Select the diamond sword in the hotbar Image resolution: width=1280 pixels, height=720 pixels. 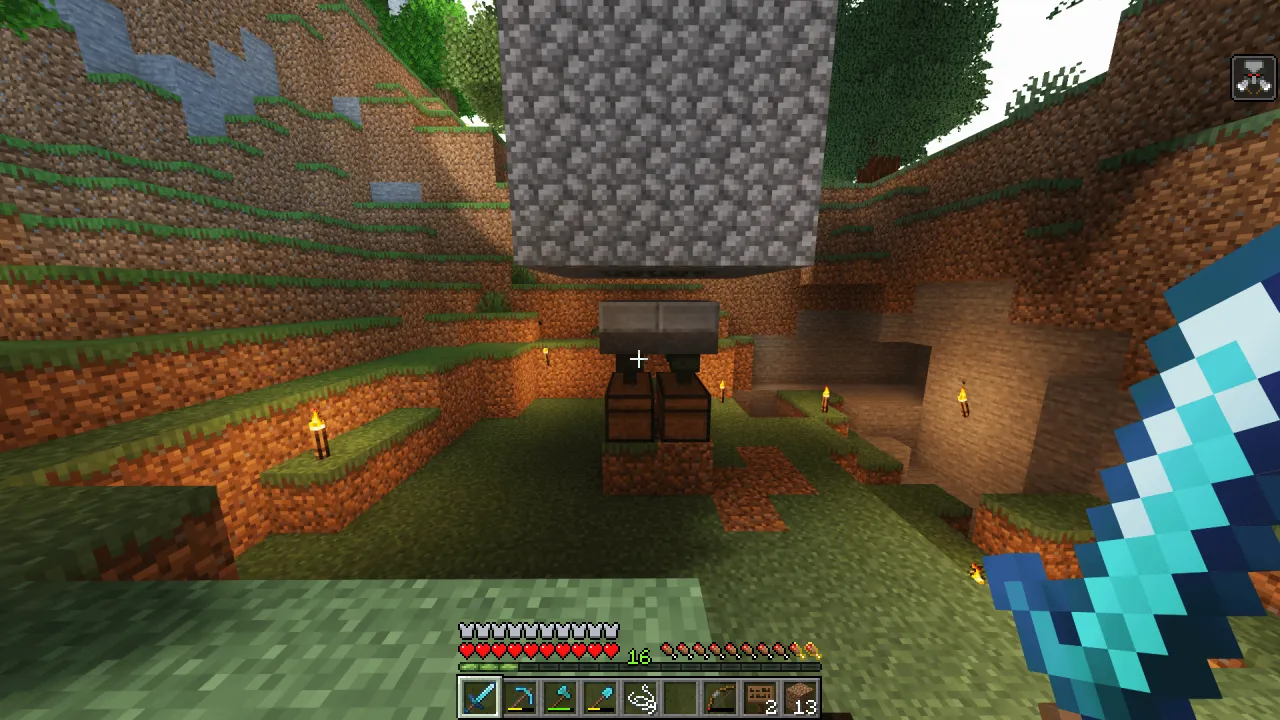click(479, 696)
